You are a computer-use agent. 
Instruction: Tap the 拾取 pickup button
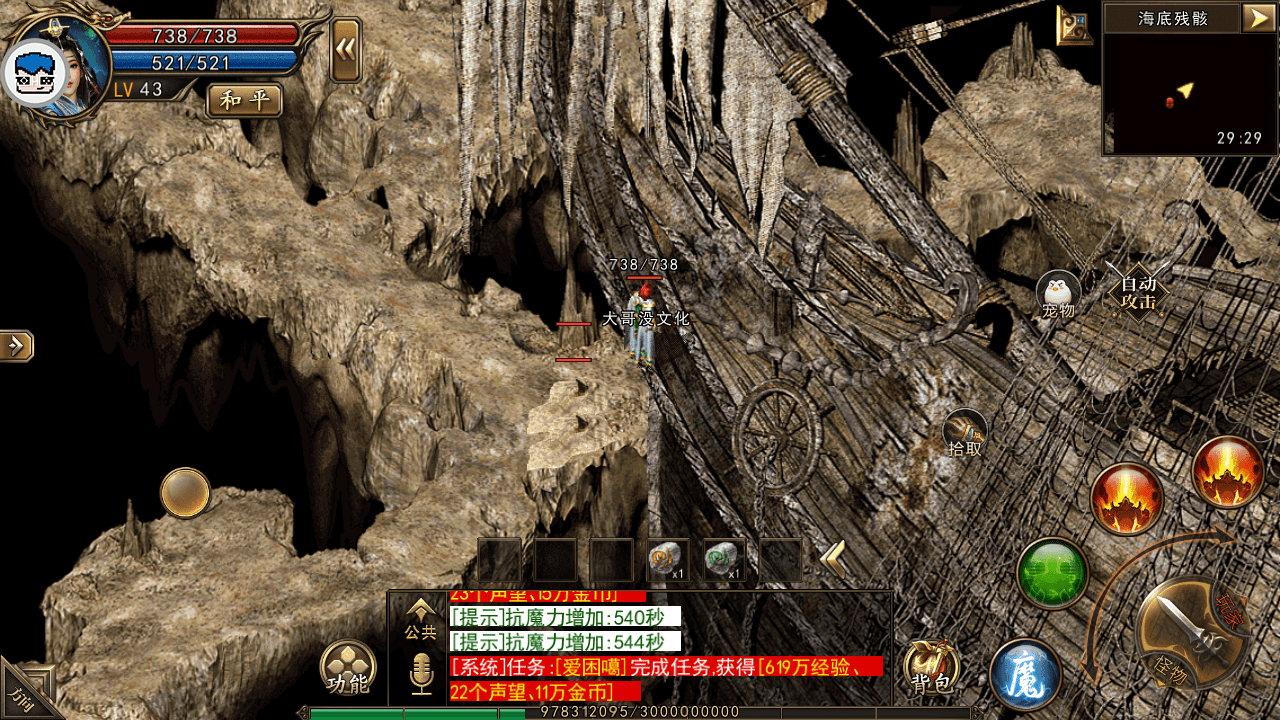(965, 433)
